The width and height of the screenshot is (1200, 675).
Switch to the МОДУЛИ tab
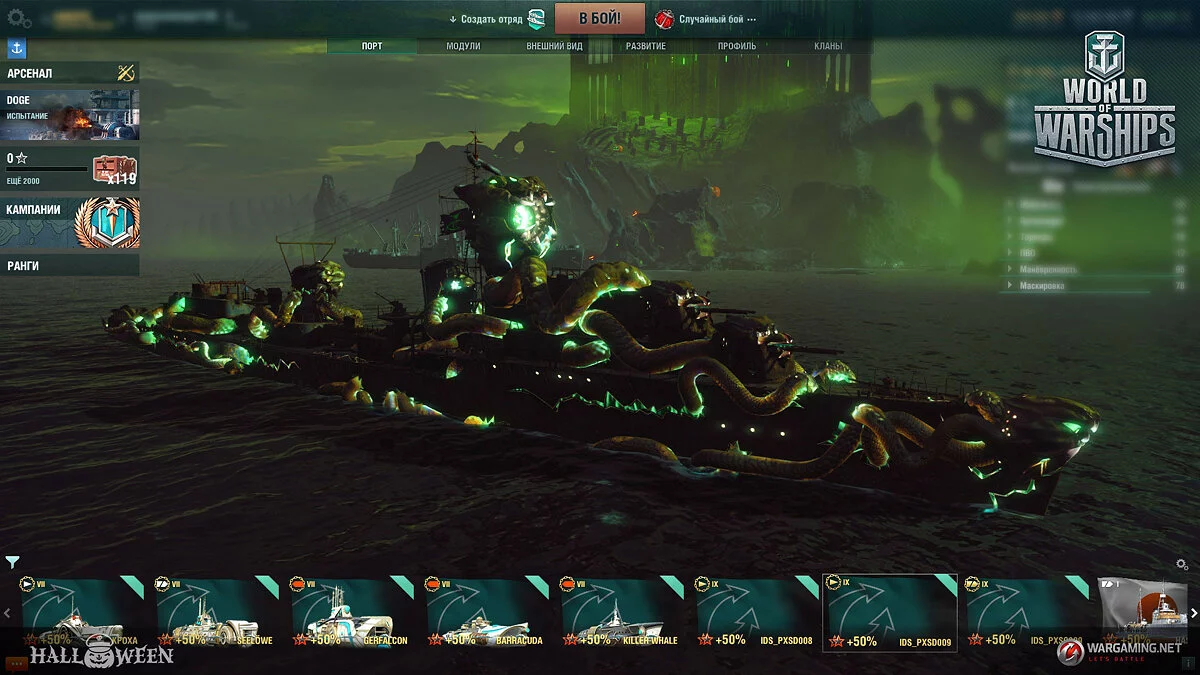[x=463, y=46]
